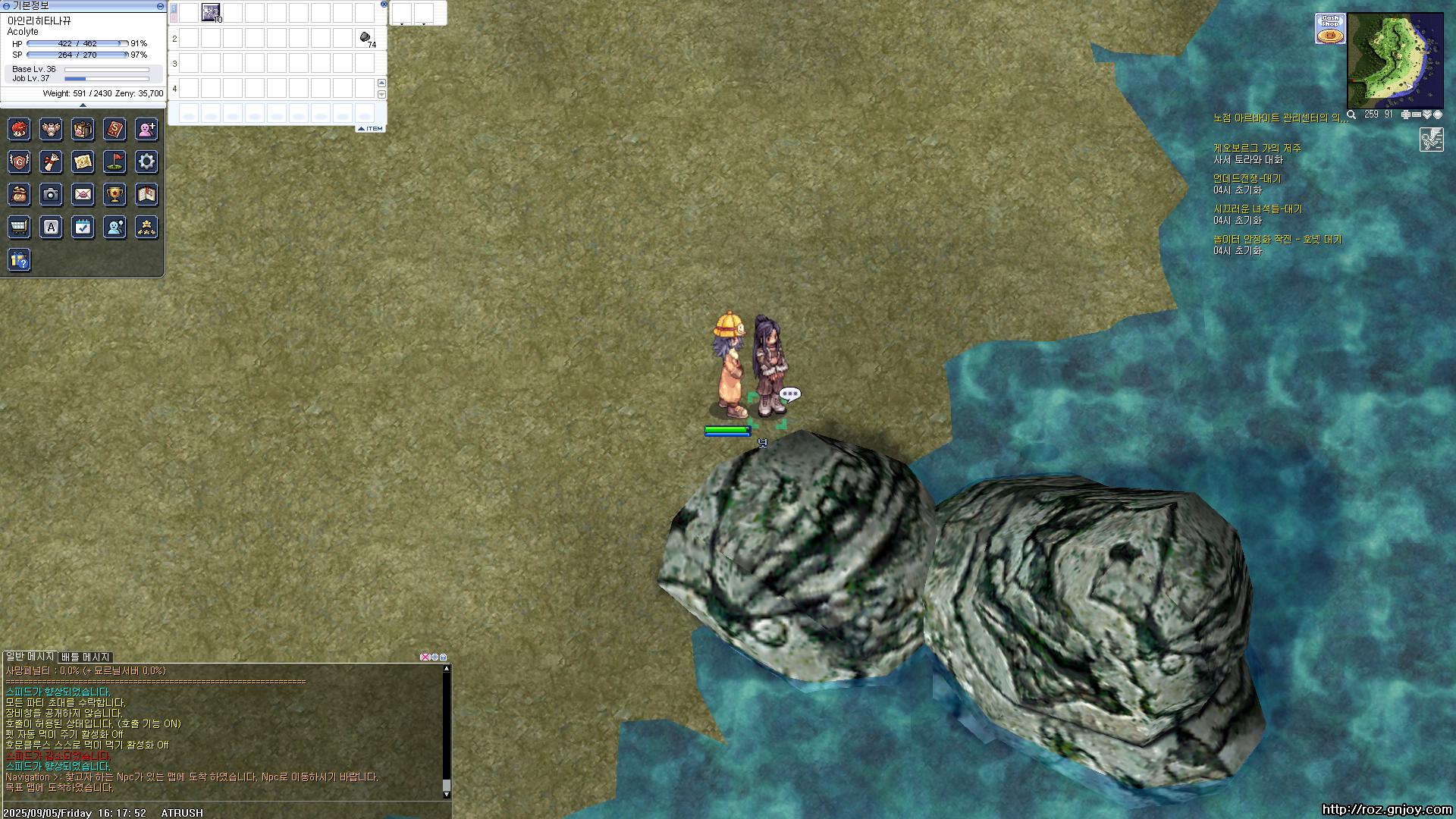Screen dimensions: 1456x819
Task: Open the inventory chest icon
Action: tap(83, 129)
